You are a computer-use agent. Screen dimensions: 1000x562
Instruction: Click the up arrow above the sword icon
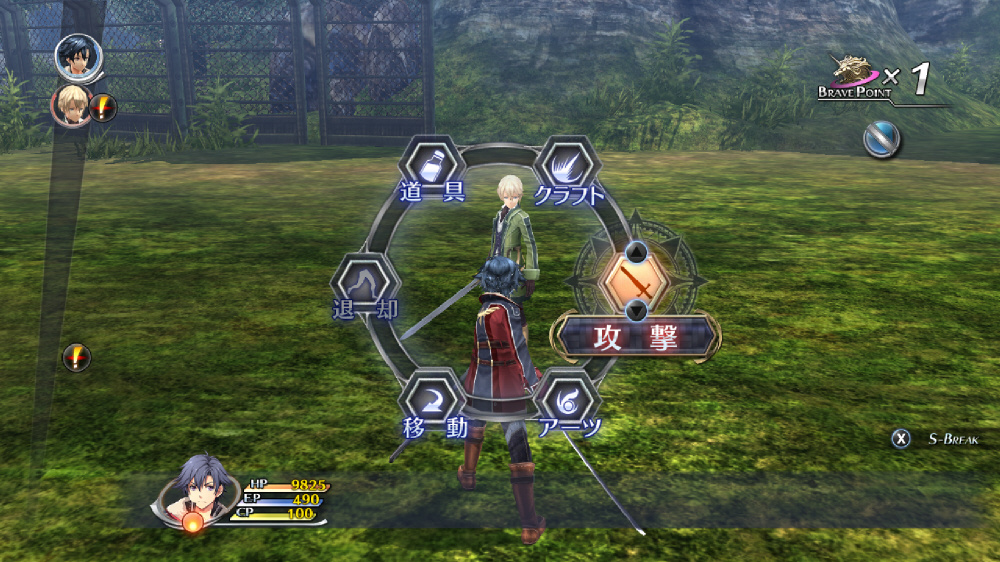click(x=636, y=251)
